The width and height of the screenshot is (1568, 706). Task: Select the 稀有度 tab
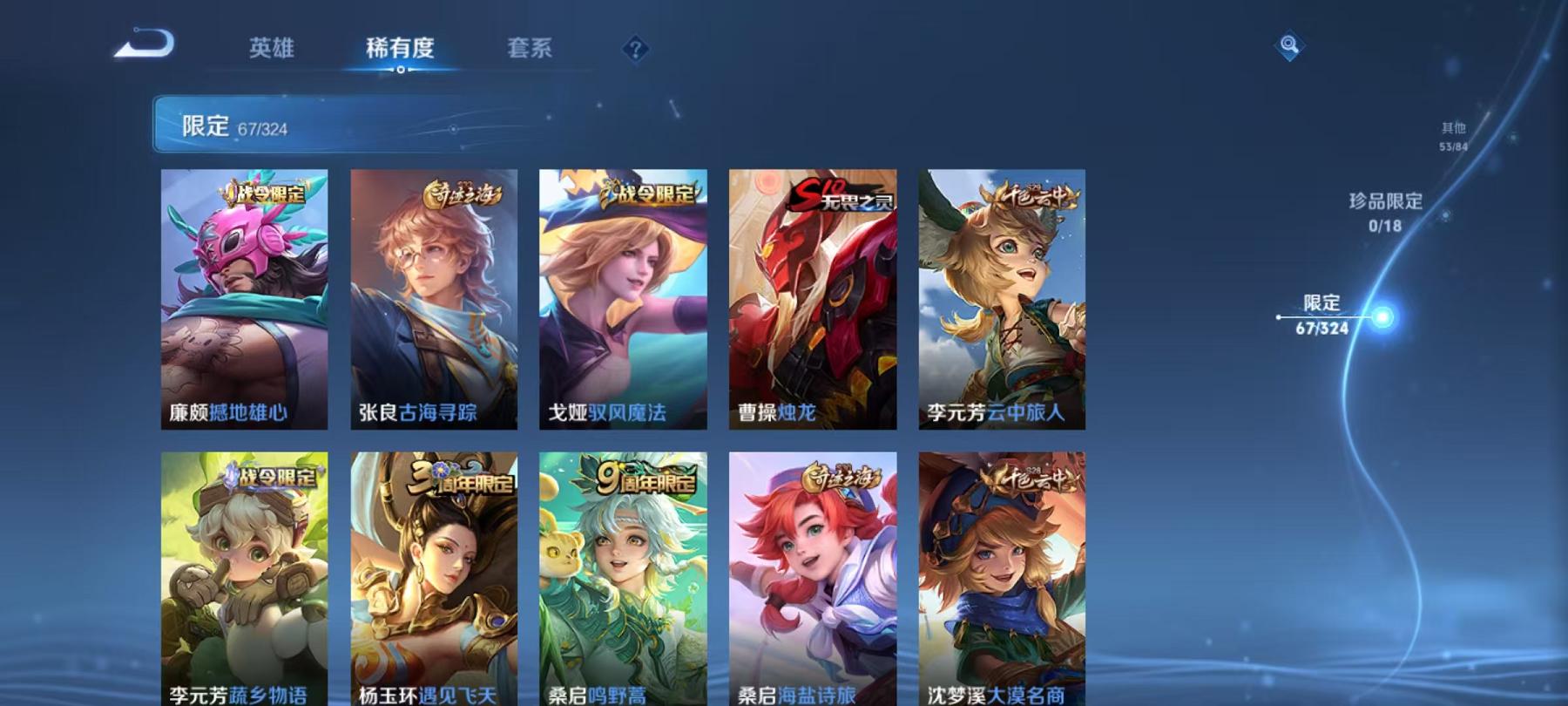pos(401,50)
